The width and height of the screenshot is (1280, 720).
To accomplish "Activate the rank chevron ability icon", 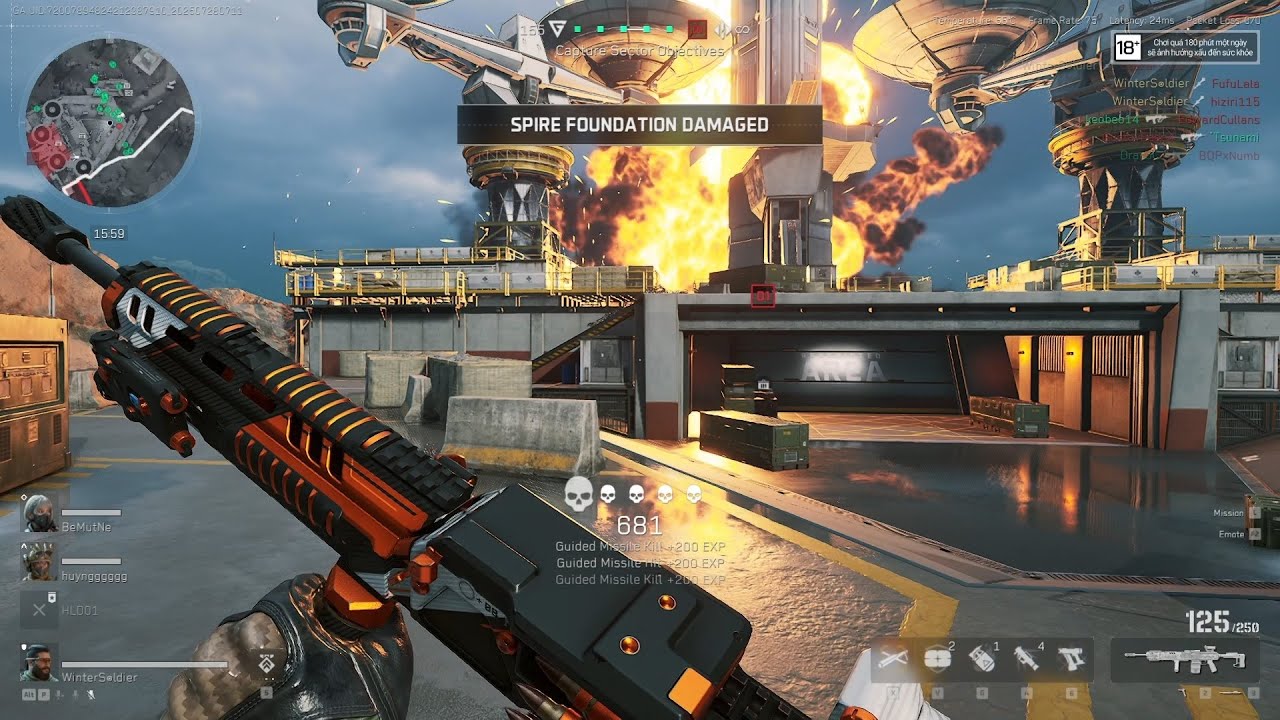I will 267,663.
